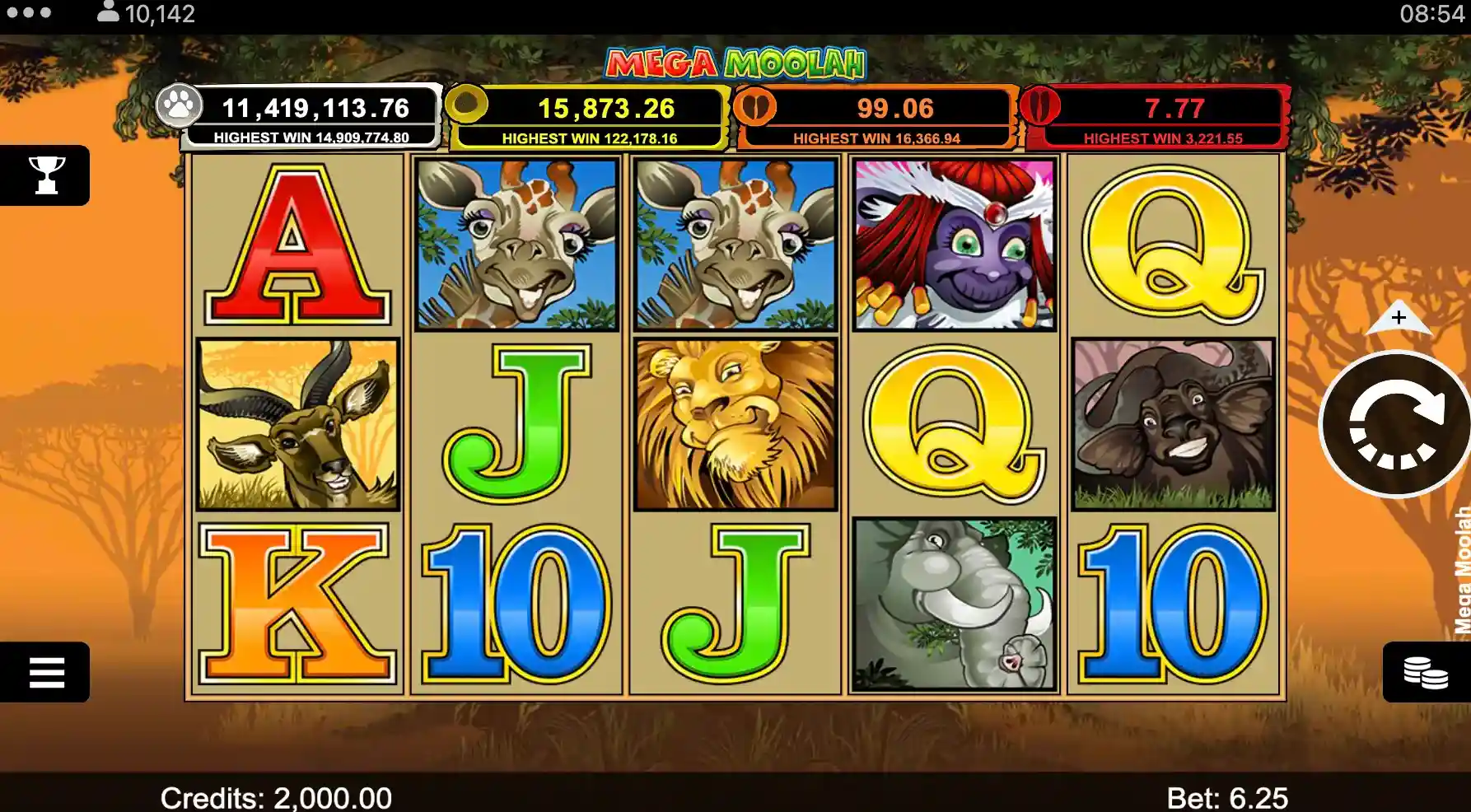Open the trophy achievements panel
The image size is (1471, 812).
[x=46, y=175]
